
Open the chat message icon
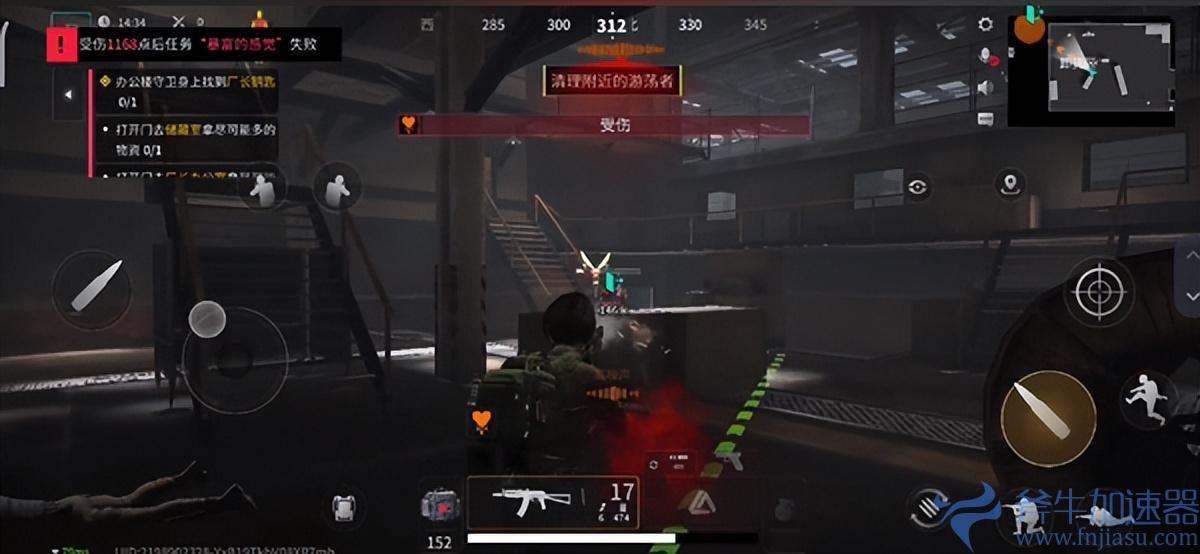(986, 118)
